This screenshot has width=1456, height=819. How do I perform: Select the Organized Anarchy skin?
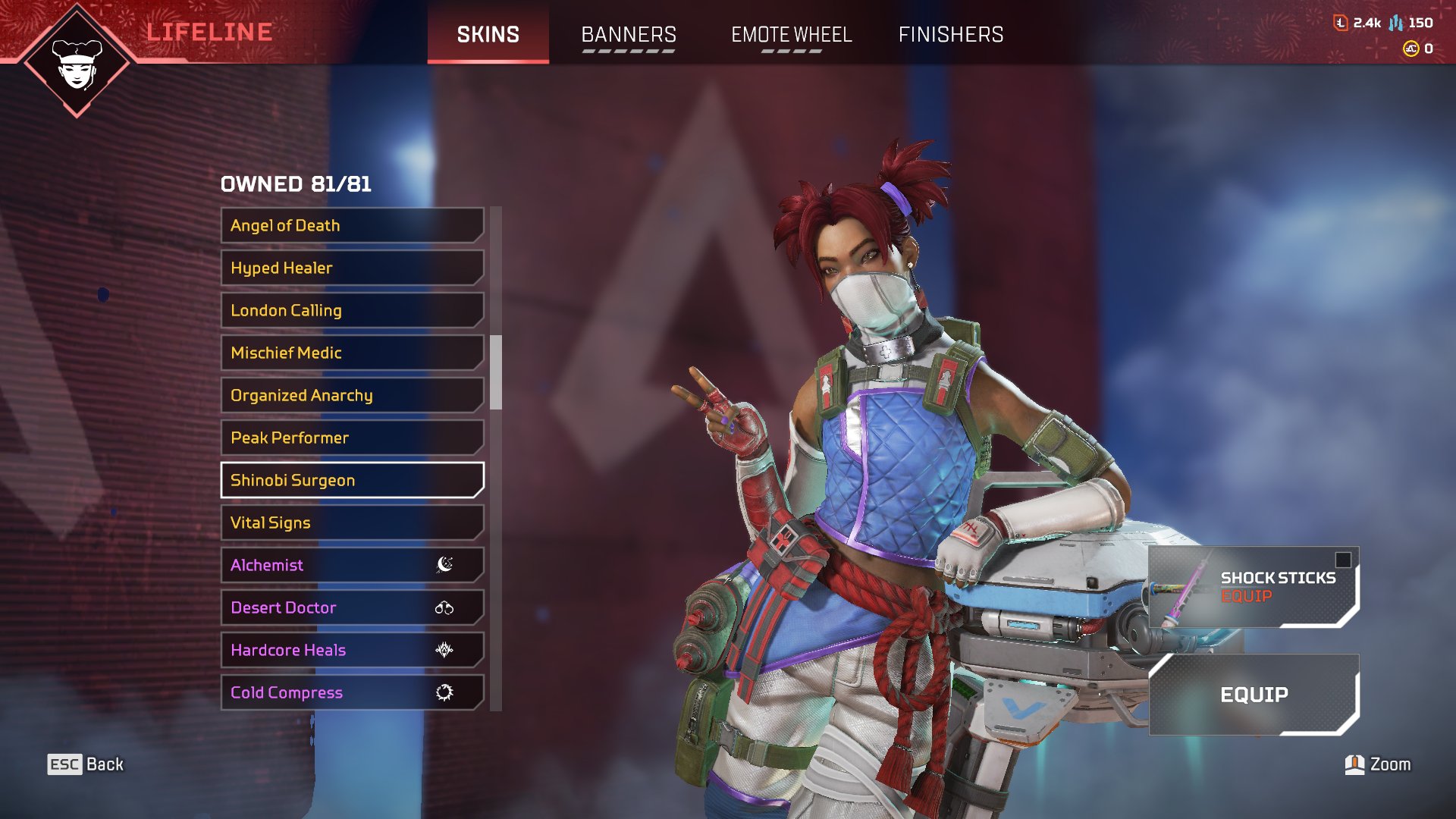[352, 395]
